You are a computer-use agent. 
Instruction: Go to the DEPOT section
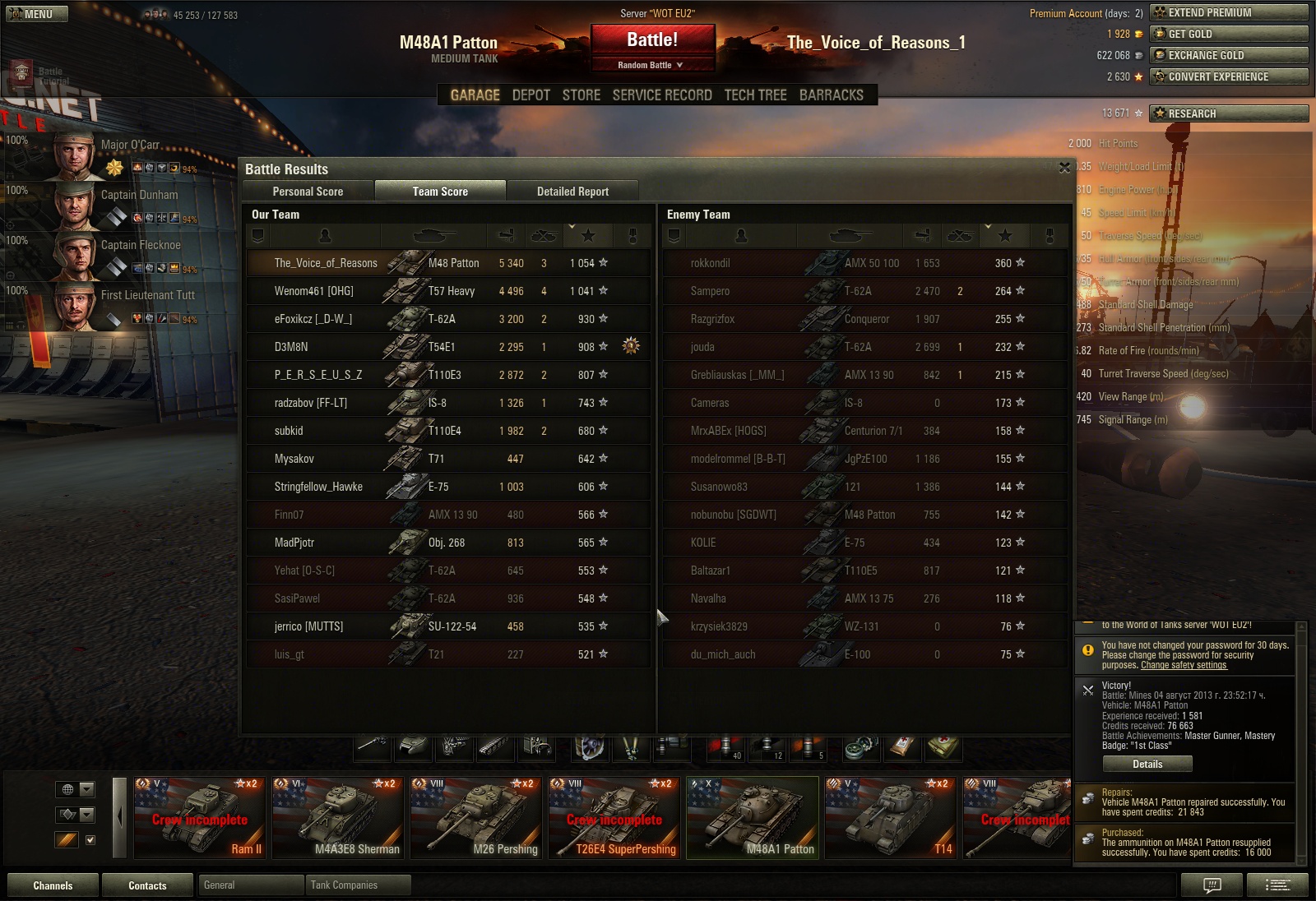pyautogui.click(x=531, y=95)
